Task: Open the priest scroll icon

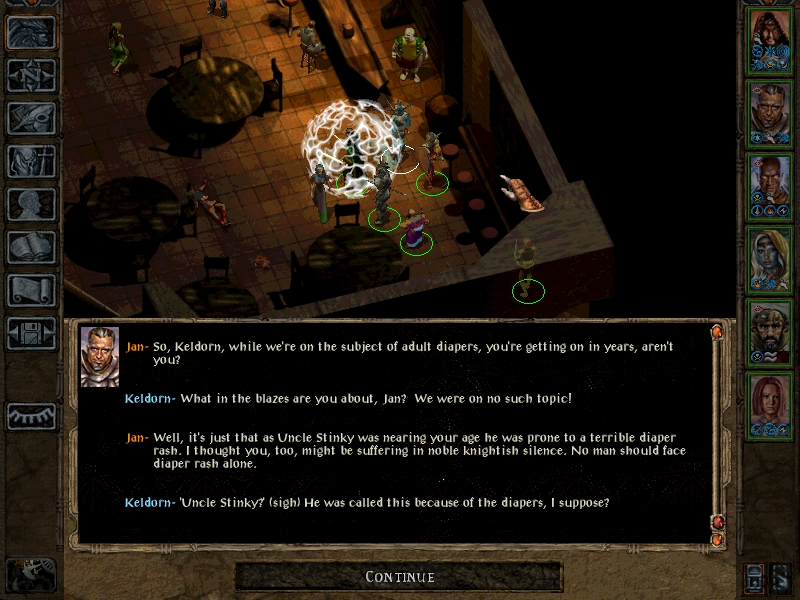Action: pos(31,290)
